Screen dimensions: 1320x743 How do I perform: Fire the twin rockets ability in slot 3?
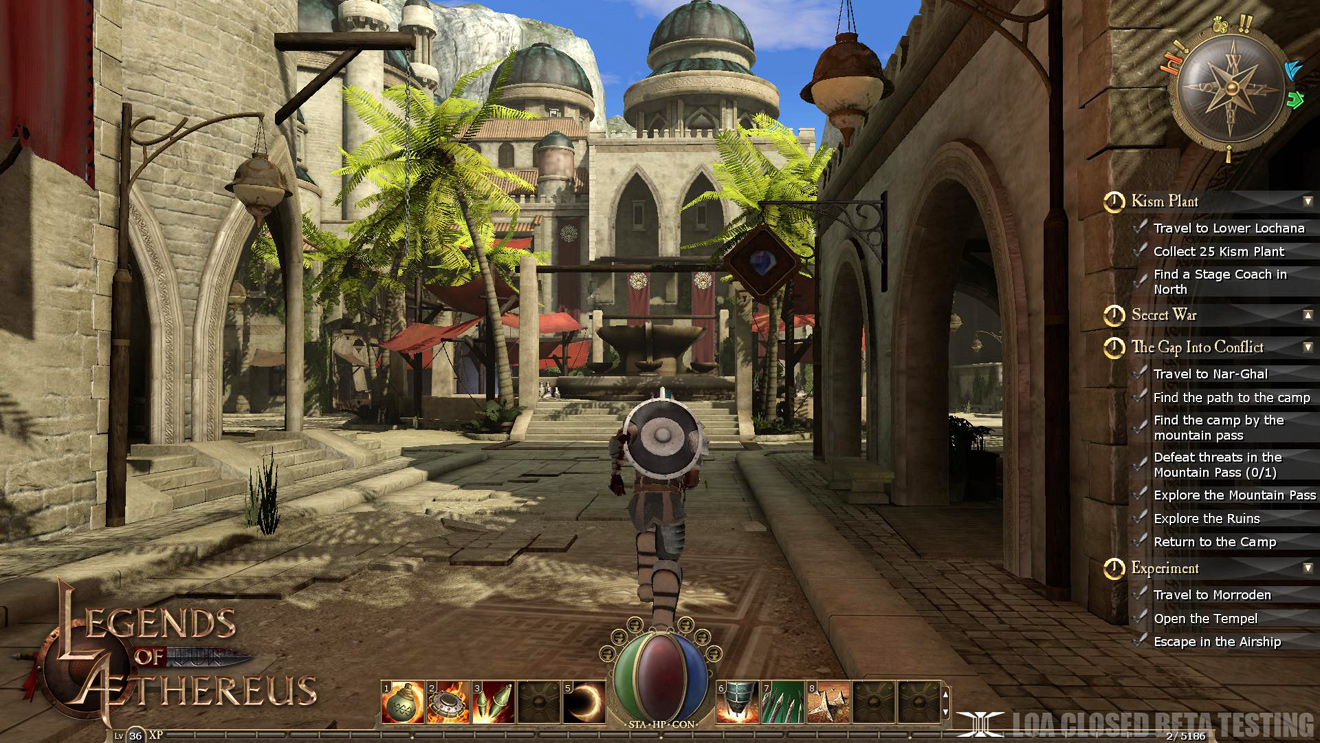tap(493, 702)
